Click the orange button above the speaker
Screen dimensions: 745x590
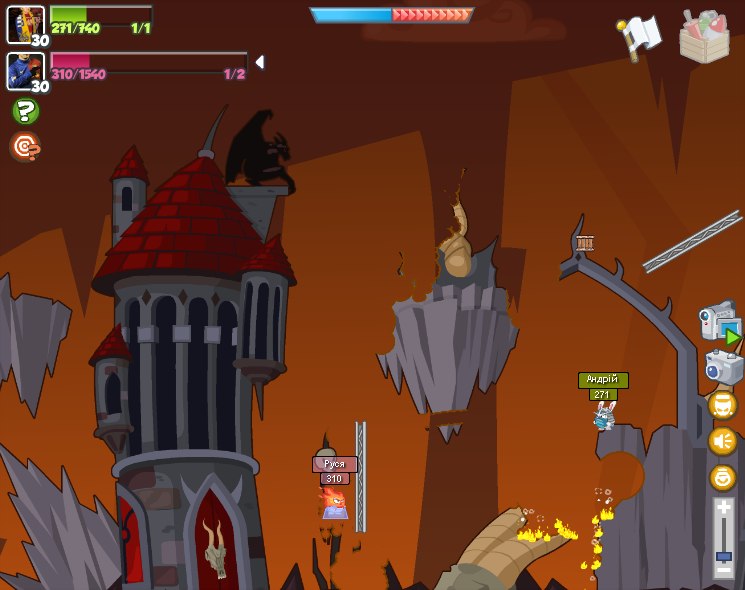[x=722, y=405]
